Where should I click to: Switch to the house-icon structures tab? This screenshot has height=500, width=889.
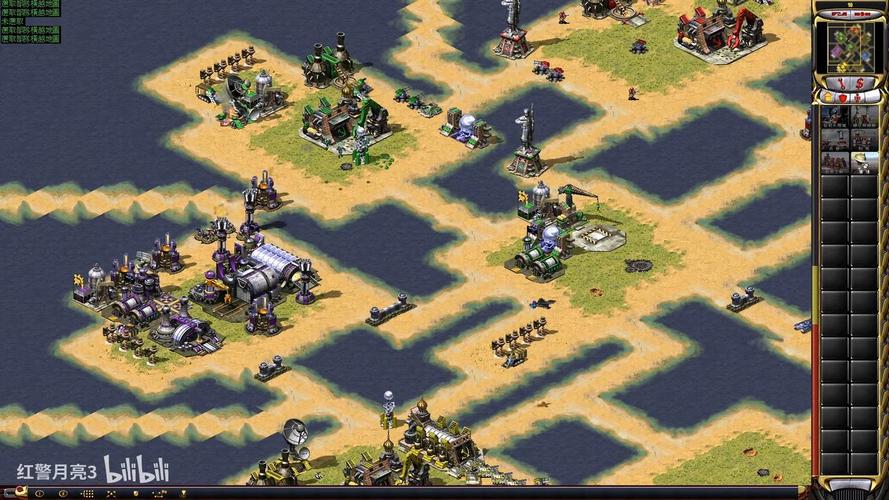828,97
